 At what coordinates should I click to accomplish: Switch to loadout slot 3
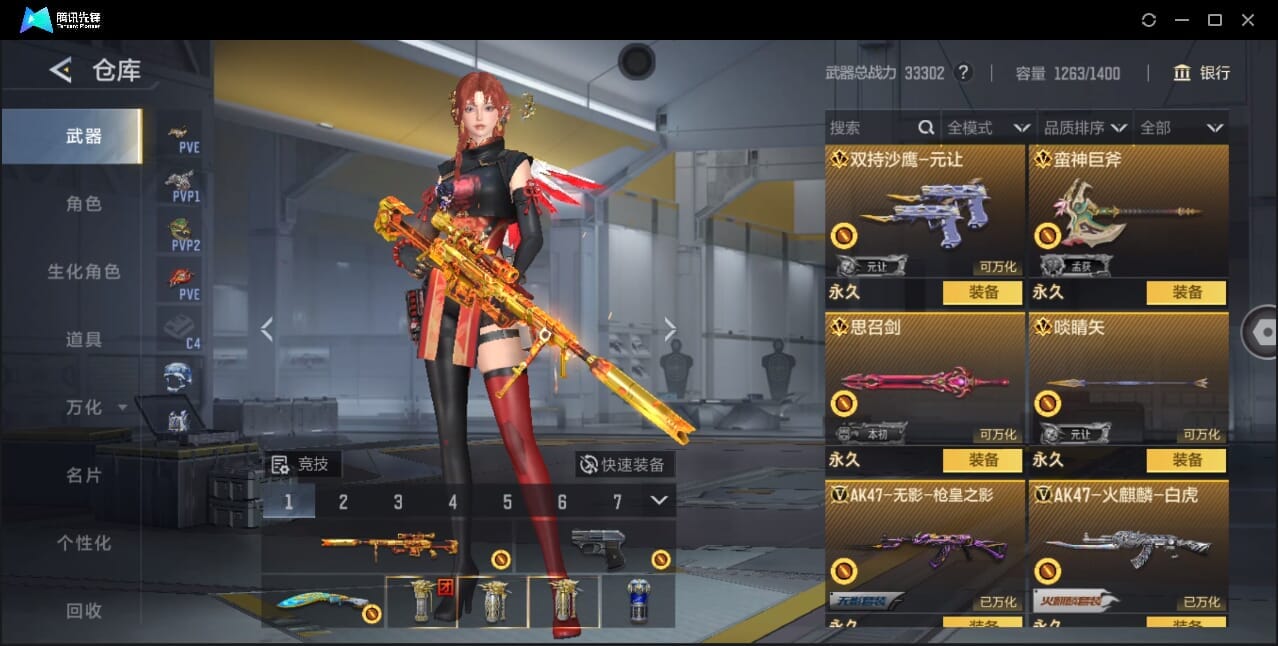click(x=398, y=502)
